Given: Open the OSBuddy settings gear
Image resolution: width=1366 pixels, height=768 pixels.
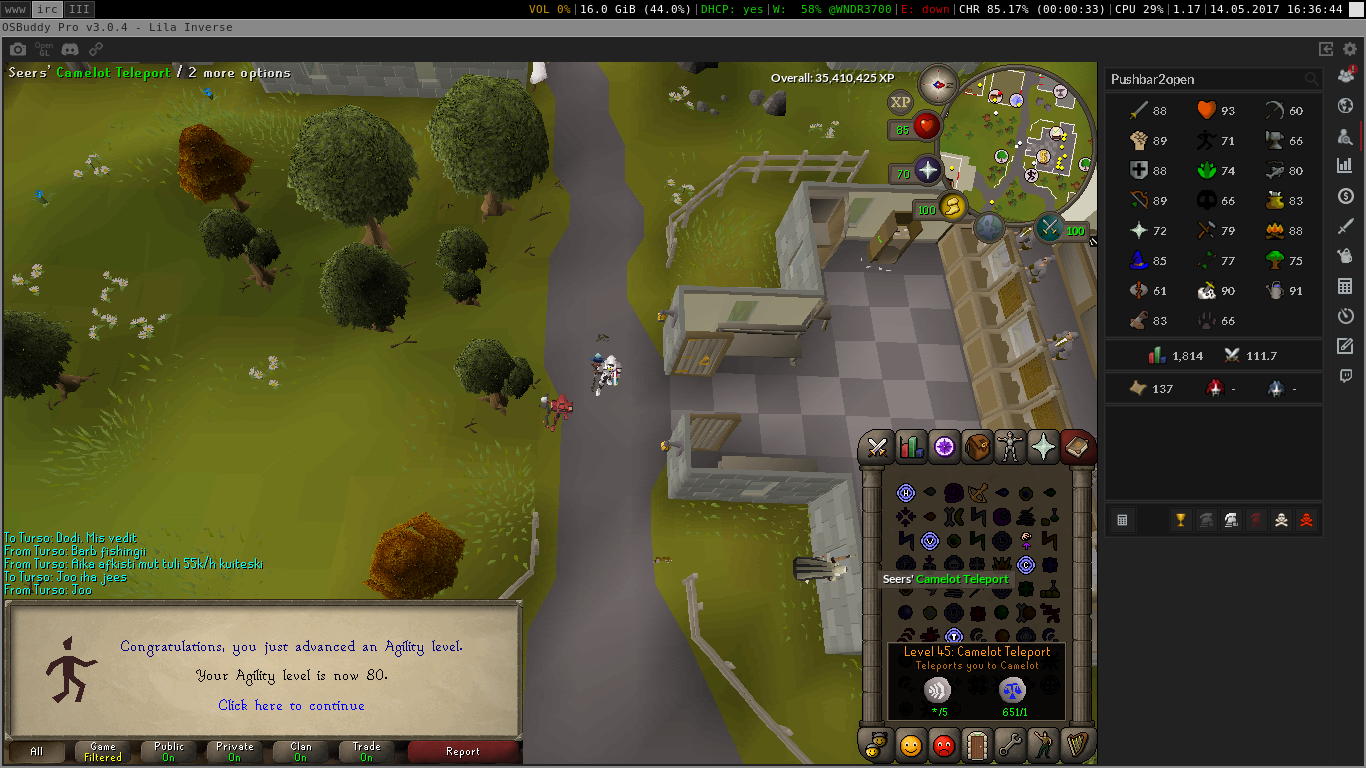Looking at the screenshot, I should point(1350,48).
